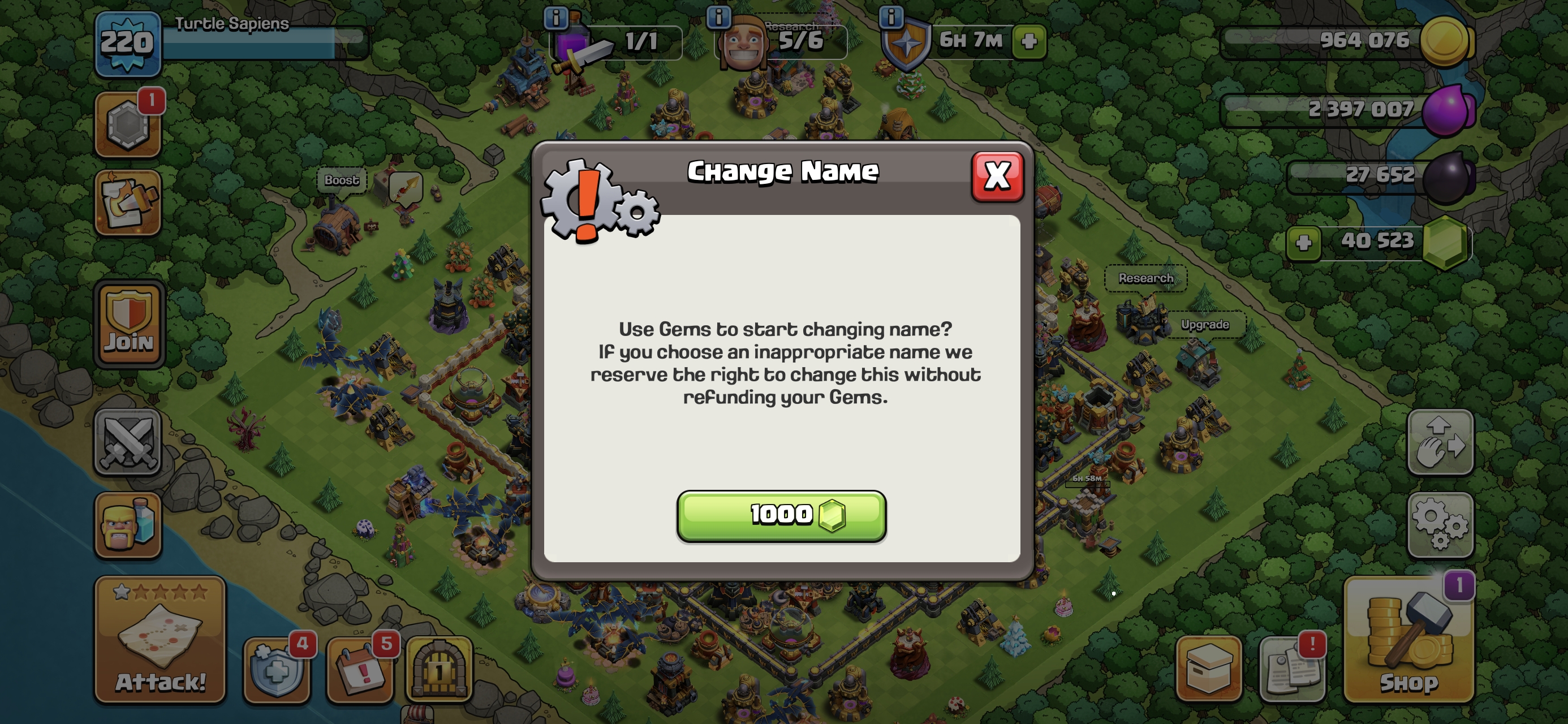Open the barbarian army training menu
Viewport: 1568px width, 724px height.
point(128,525)
